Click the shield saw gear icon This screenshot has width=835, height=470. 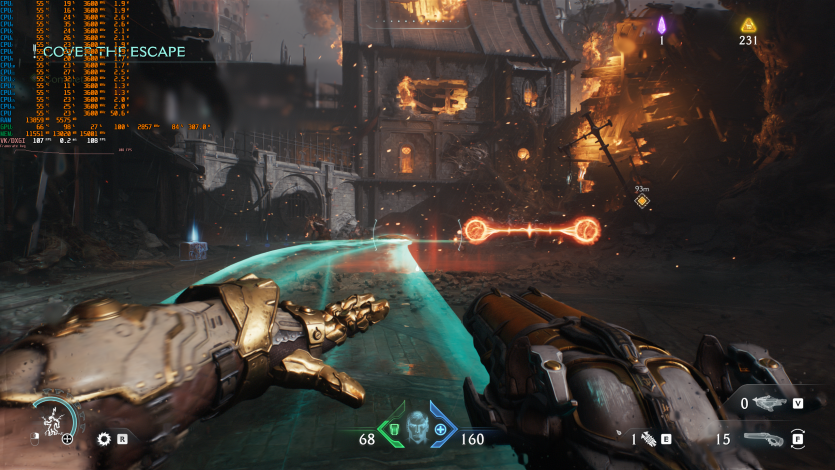(103, 438)
